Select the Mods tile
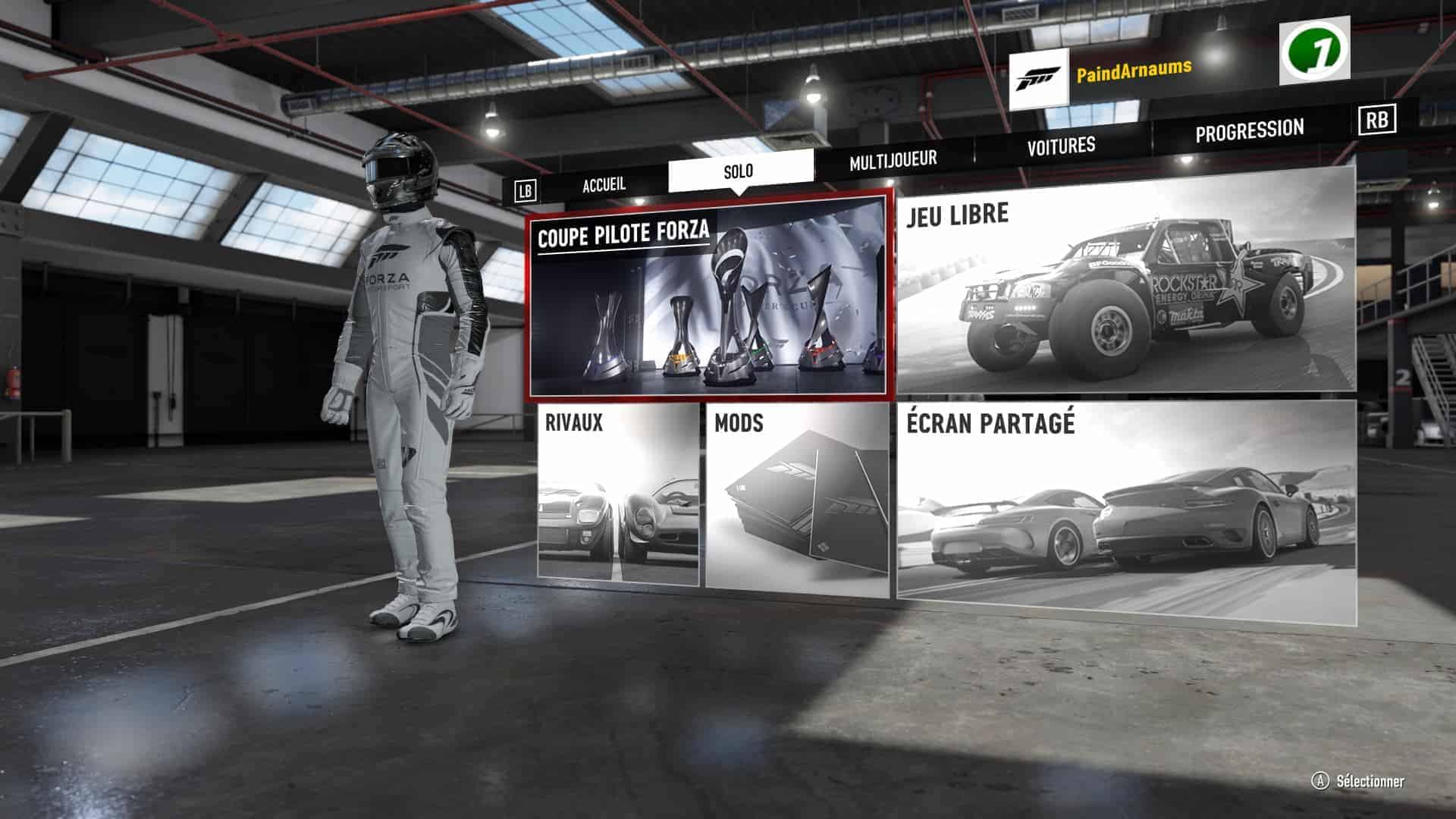Screen dimensions: 1456x819 click(x=796, y=497)
